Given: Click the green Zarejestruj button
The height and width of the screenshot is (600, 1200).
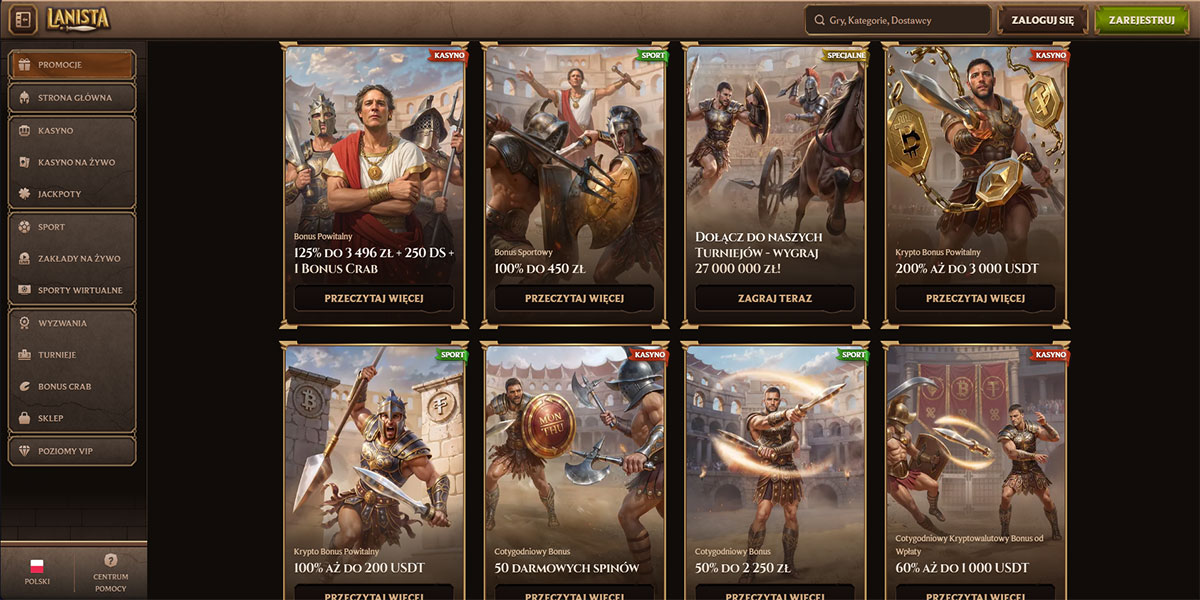Looking at the screenshot, I should tap(1143, 20).
